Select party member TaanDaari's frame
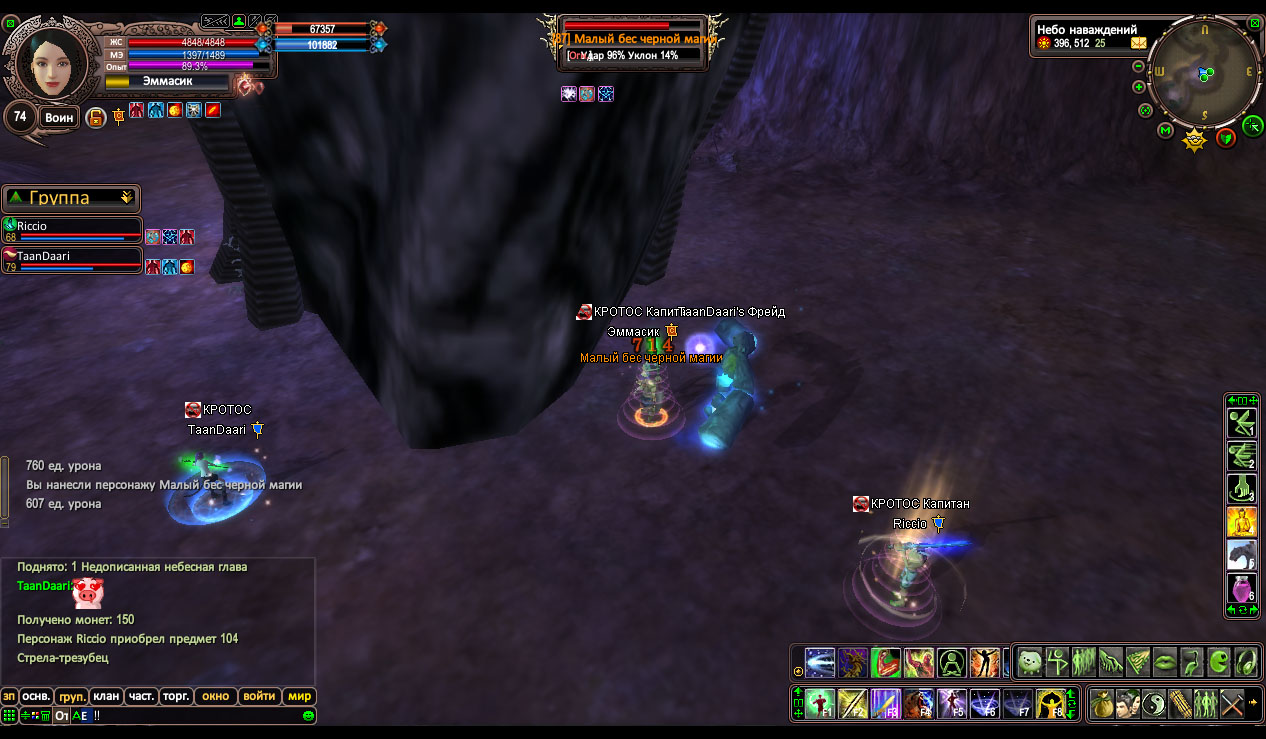Screen dimensions: 1266x739 [72, 261]
